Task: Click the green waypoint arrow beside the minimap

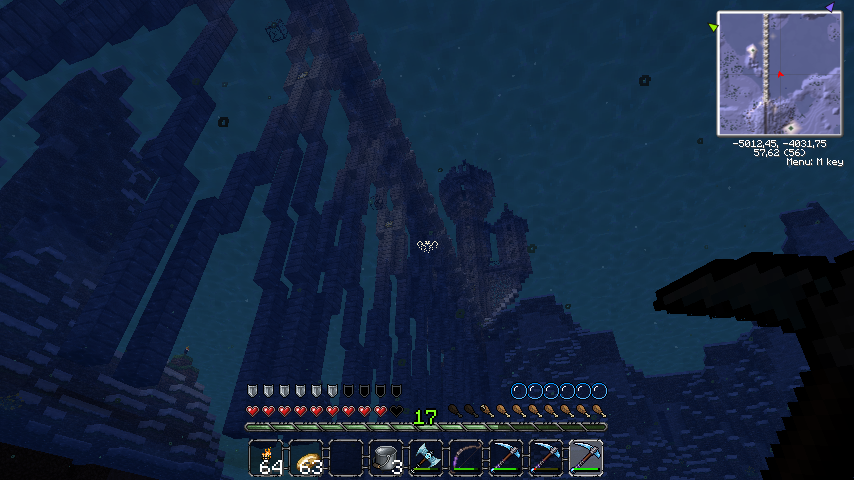Action: [712, 27]
